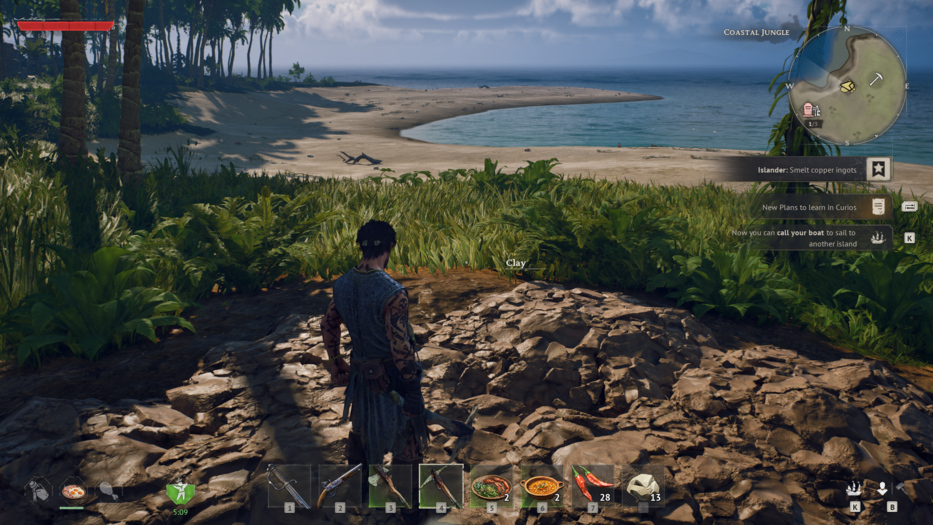Viewport: 933px width, 525px height.
Task: Select the highlighted pickaxe hotbar slot
Action: [x=441, y=486]
